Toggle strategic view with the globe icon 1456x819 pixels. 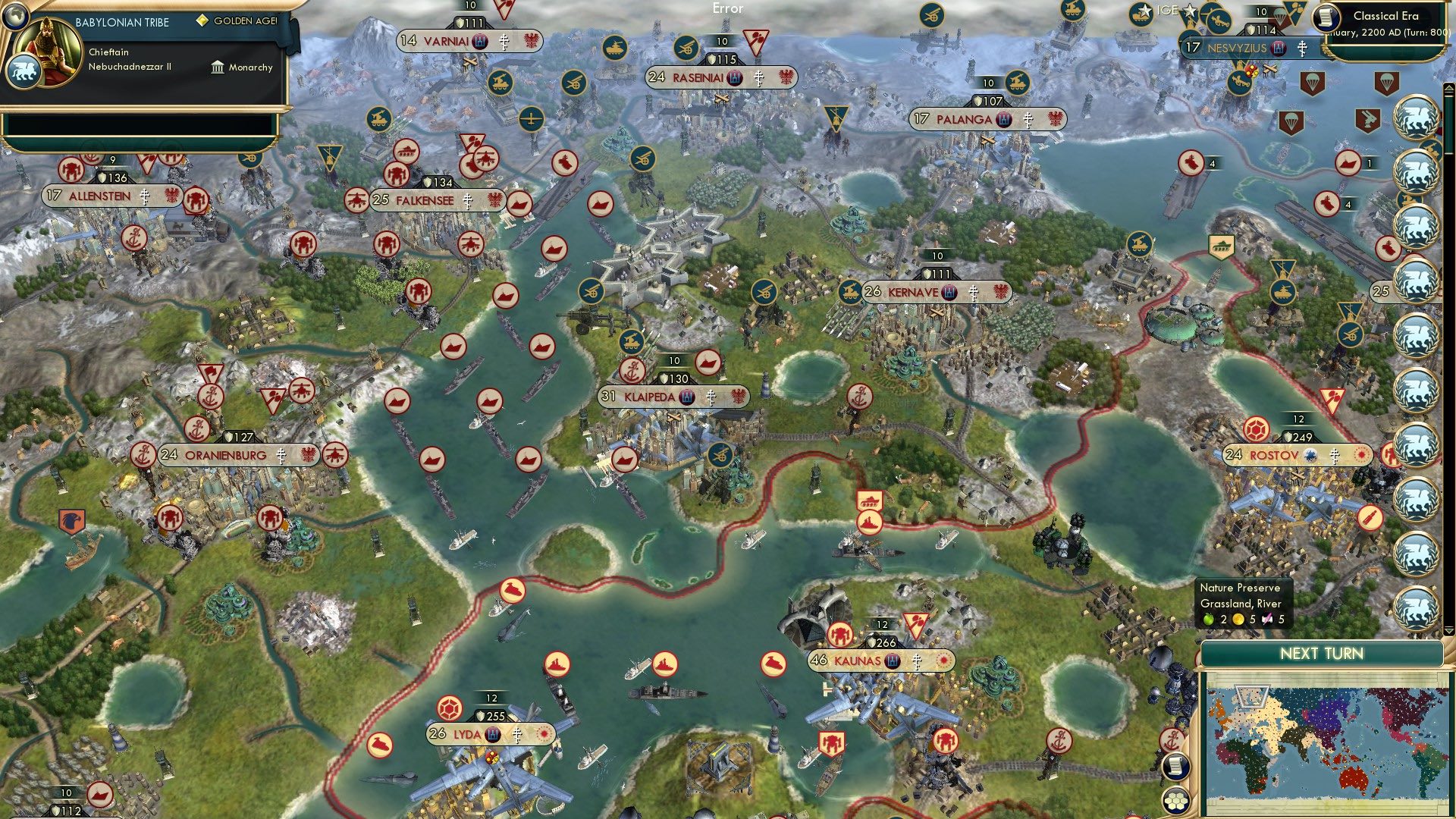(15, 17)
